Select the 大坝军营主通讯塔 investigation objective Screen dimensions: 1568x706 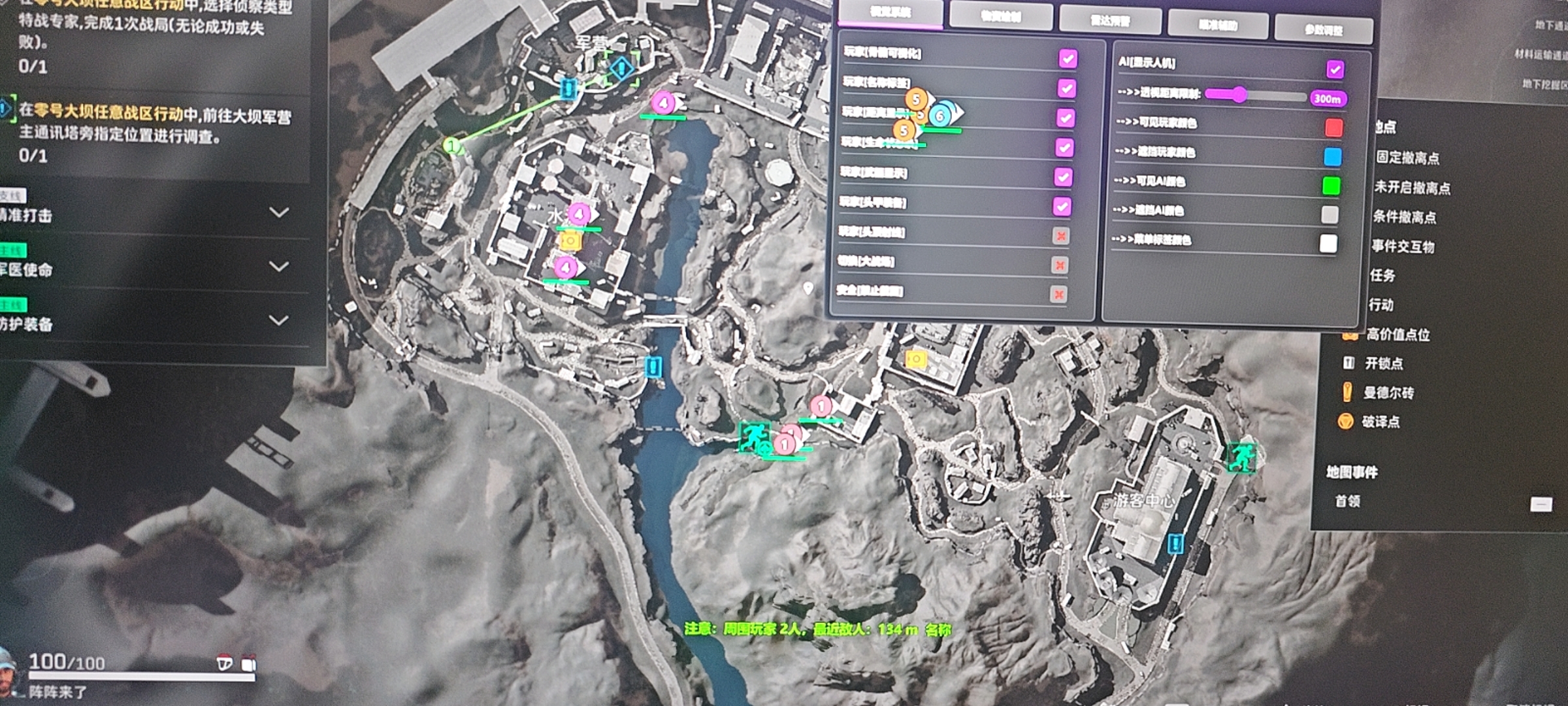154,125
